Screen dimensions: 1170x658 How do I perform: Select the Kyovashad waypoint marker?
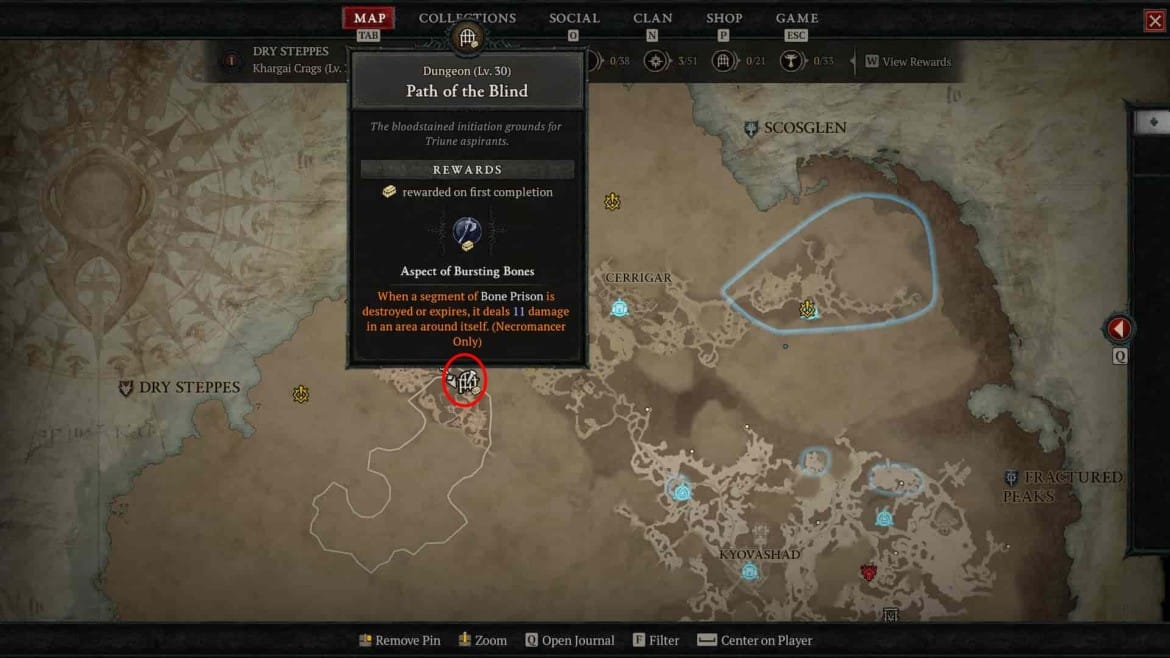click(x=749, y=571)
